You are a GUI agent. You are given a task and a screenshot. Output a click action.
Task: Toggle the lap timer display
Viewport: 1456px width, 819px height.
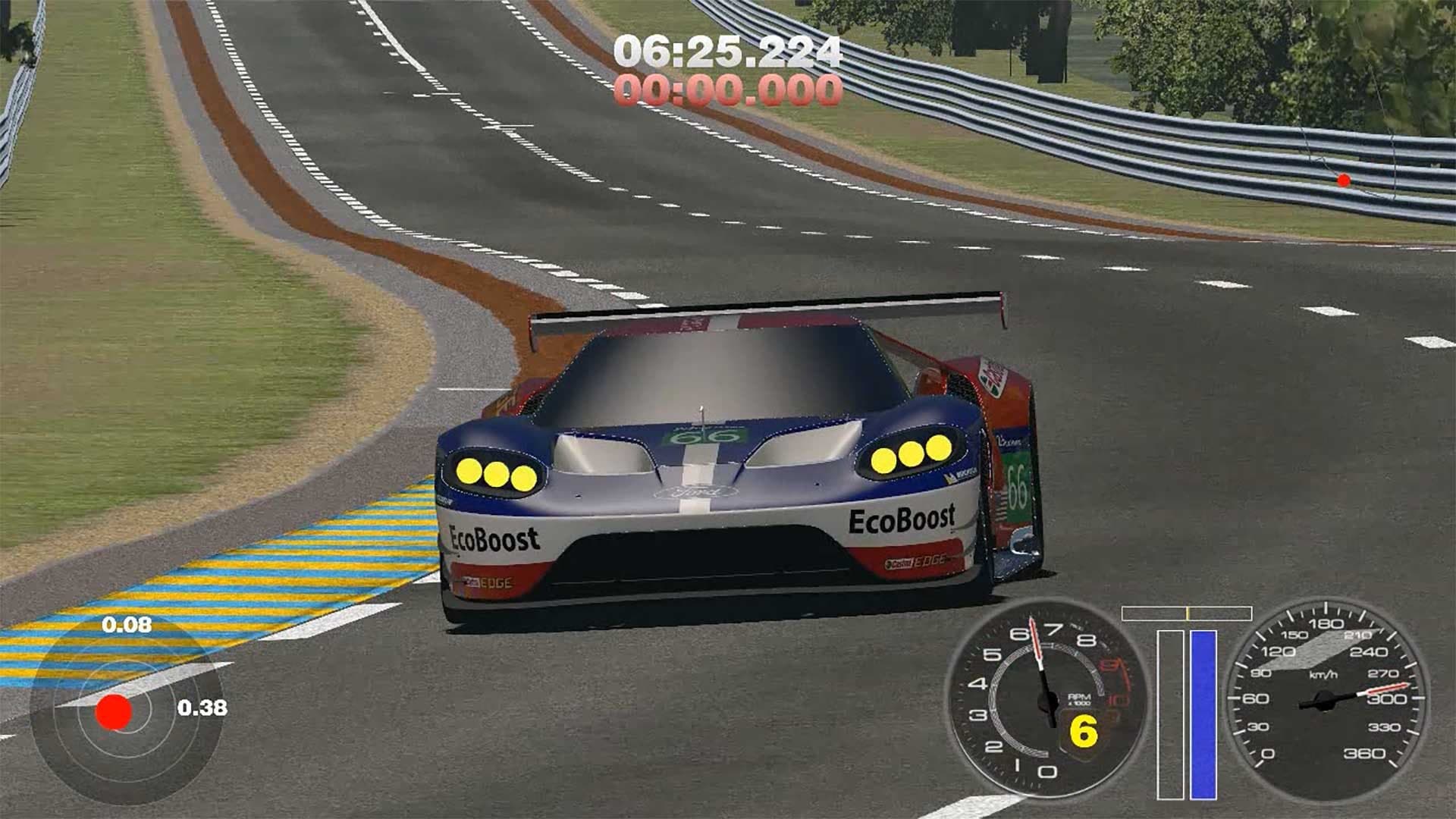pos(726,72)
